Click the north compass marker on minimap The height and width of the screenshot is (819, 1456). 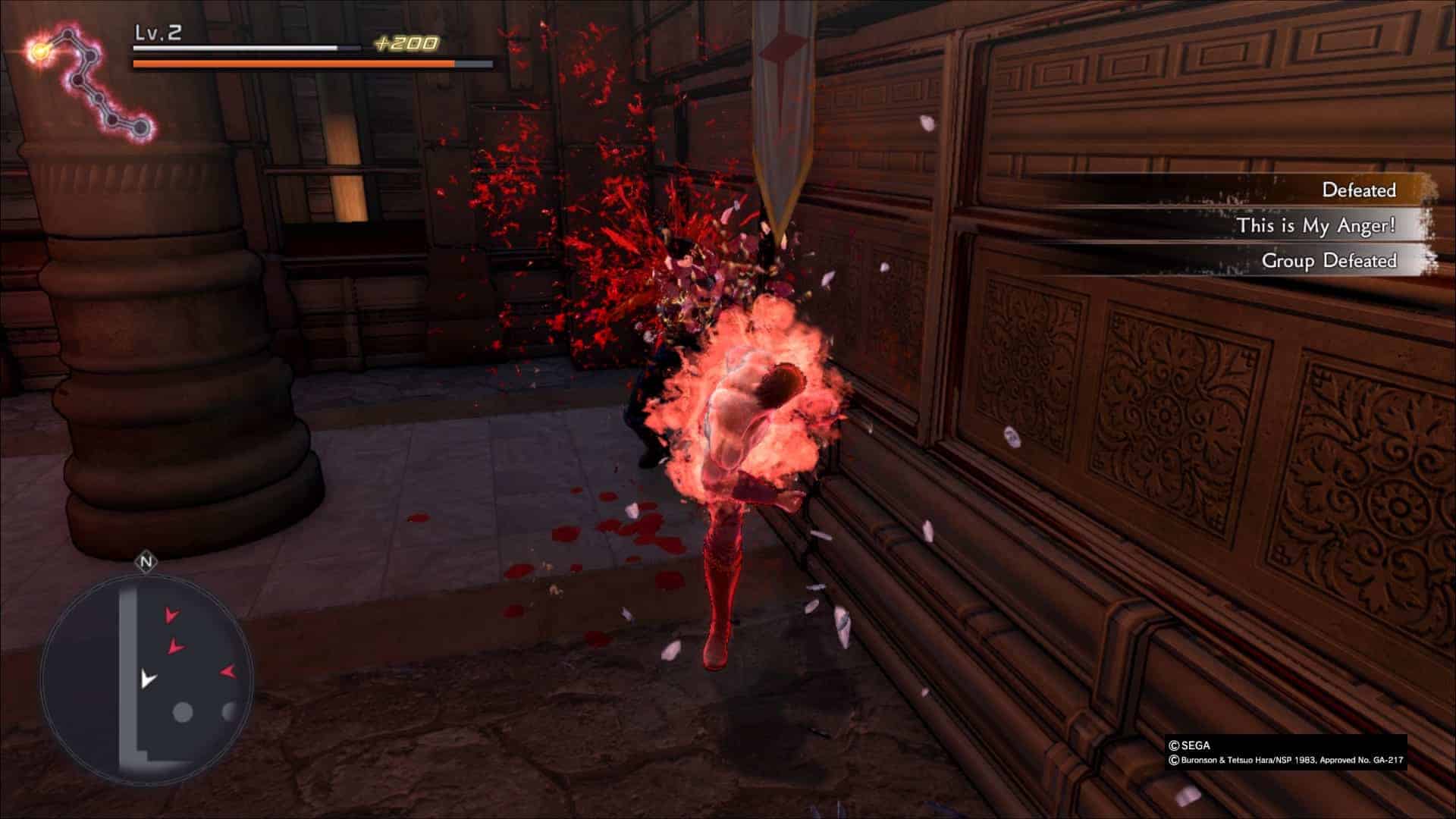[x=146, y=562]
